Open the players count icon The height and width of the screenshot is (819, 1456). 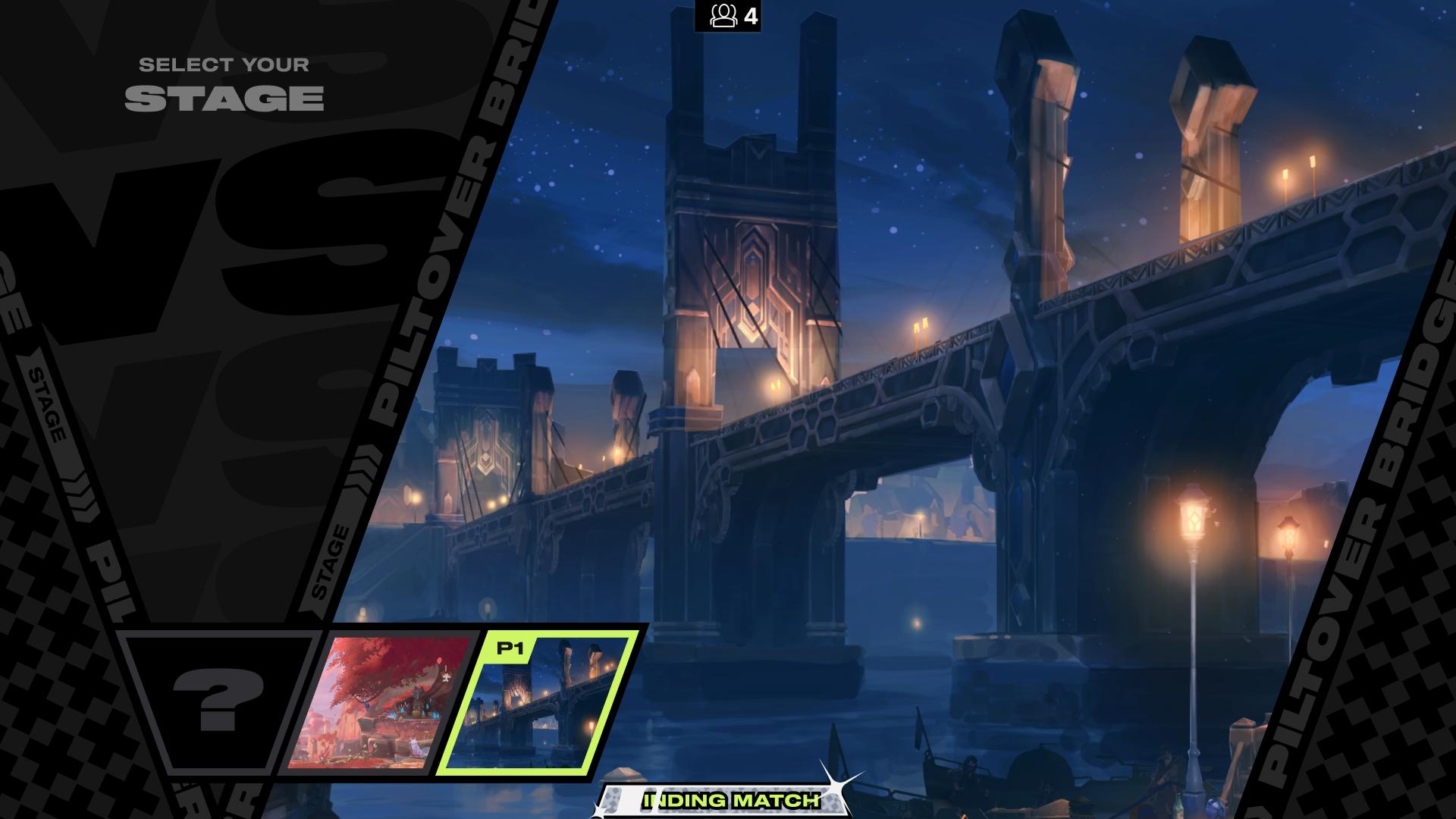point(723,16)
